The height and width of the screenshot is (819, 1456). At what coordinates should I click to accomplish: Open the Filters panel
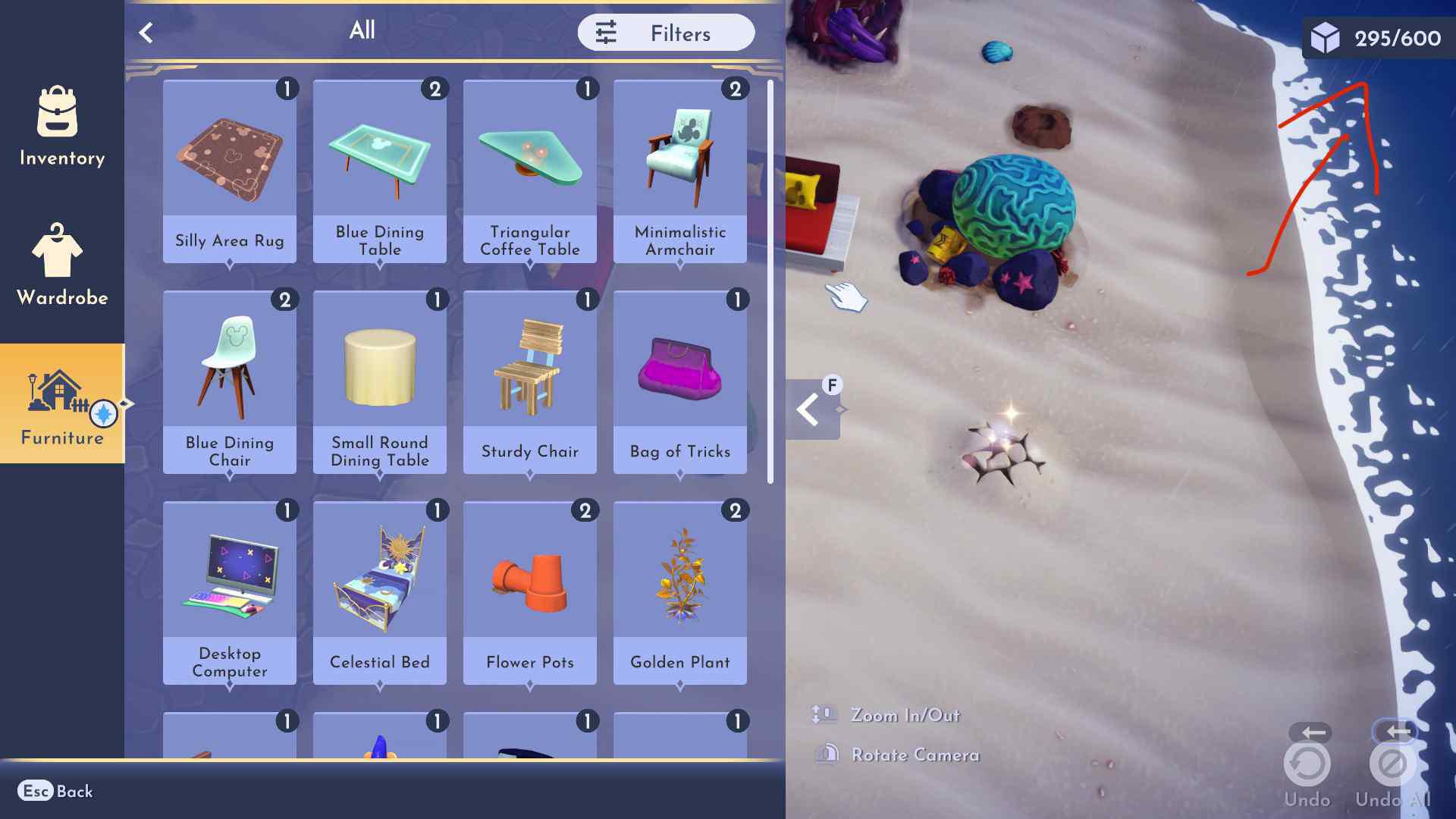point(666,33)
